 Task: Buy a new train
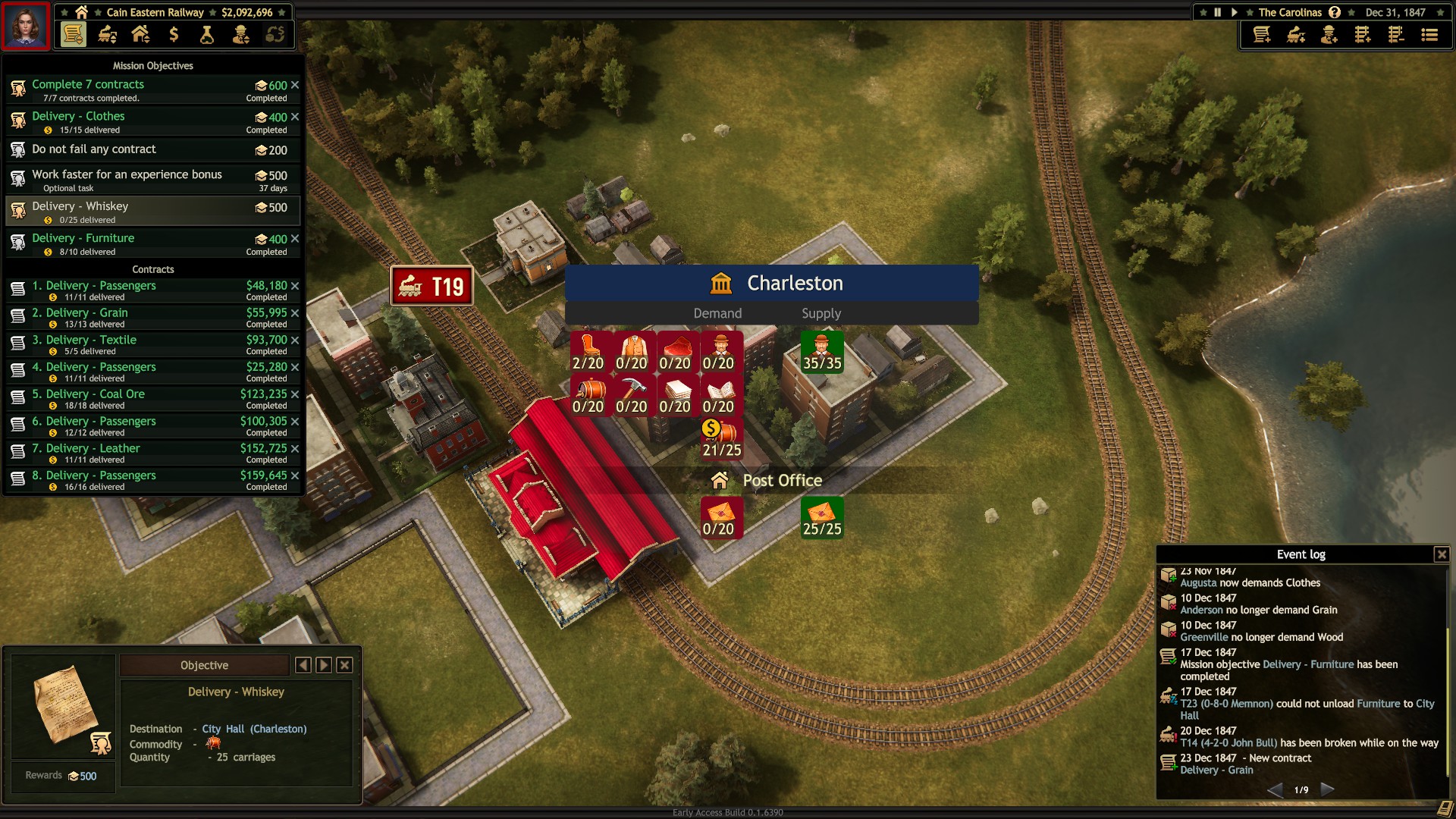pos(1296,35)
